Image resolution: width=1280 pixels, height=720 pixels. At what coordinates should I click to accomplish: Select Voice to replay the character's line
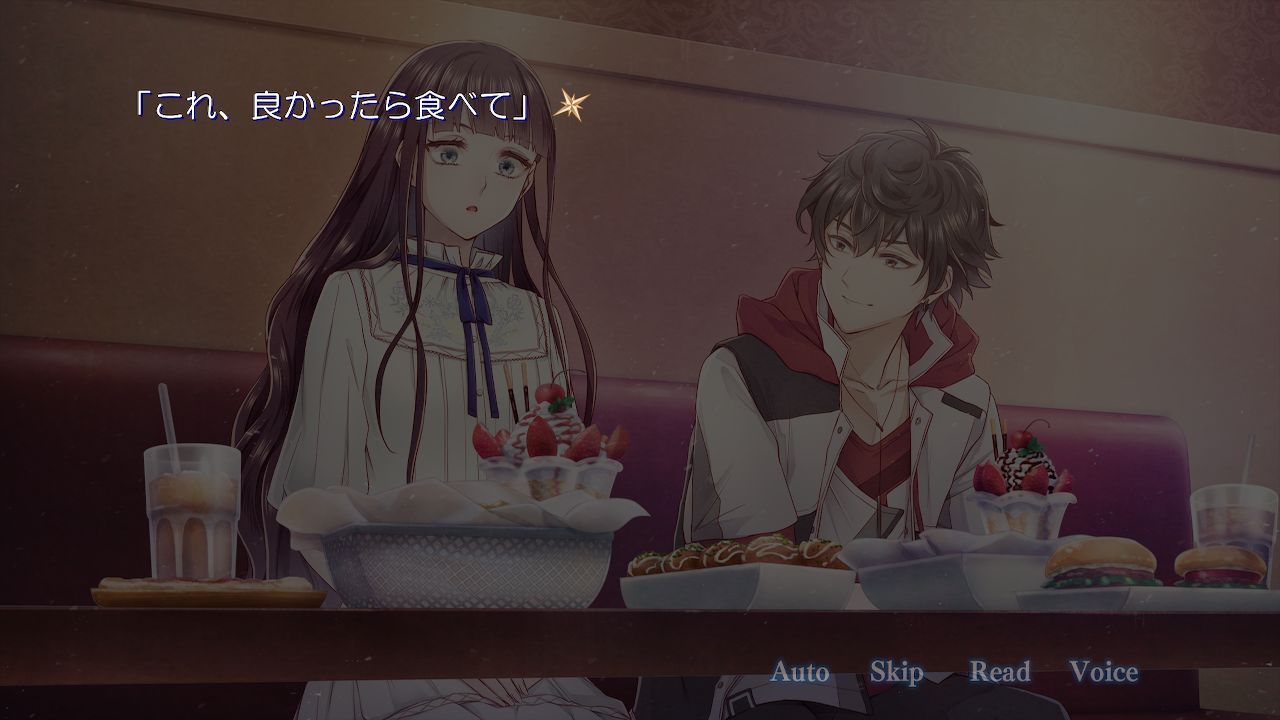1105,672
